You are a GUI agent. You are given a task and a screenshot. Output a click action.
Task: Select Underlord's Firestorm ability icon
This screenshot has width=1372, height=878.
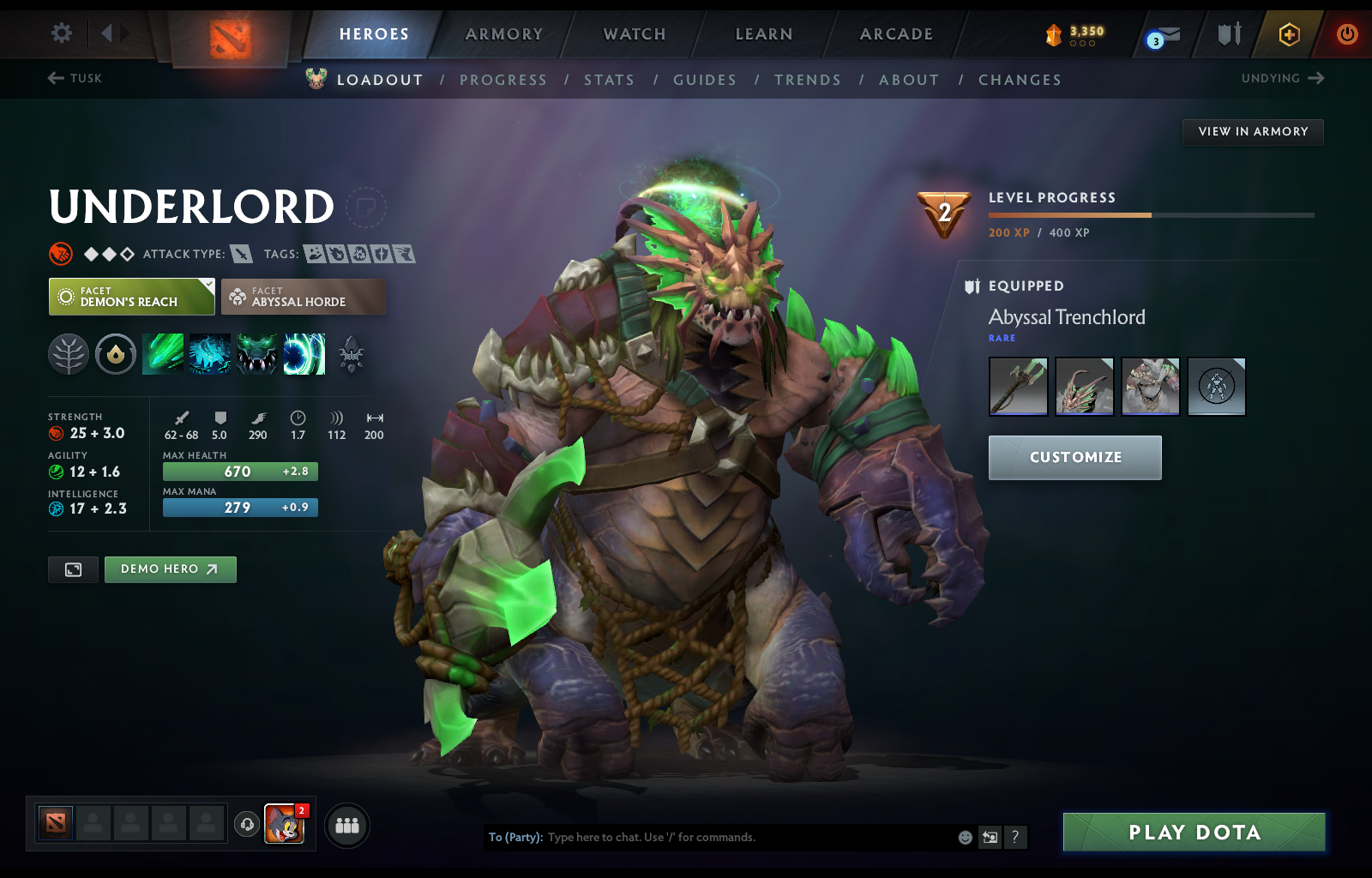click(163, 353)
